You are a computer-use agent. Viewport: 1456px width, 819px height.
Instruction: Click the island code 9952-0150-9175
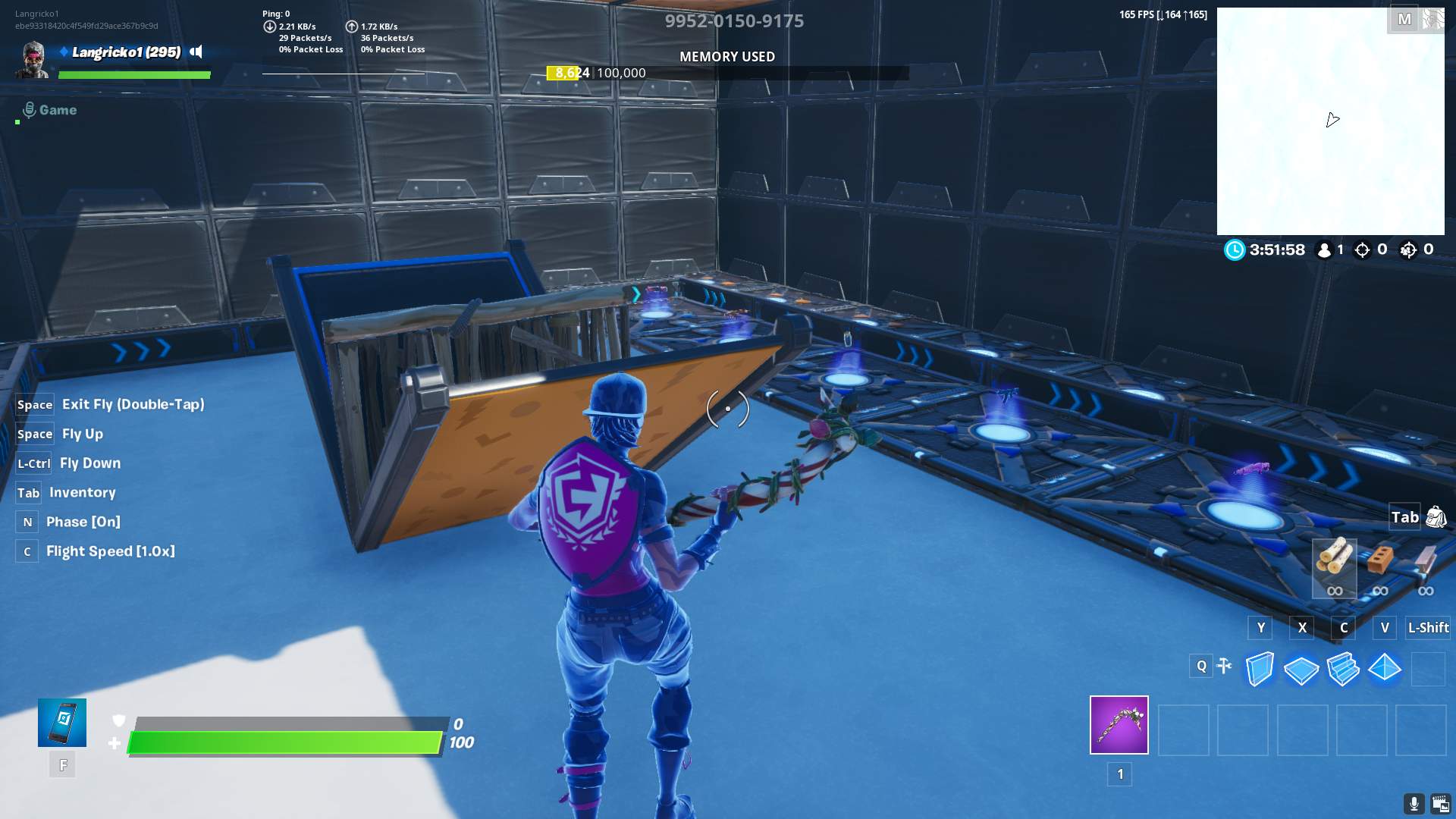(733, 21)
